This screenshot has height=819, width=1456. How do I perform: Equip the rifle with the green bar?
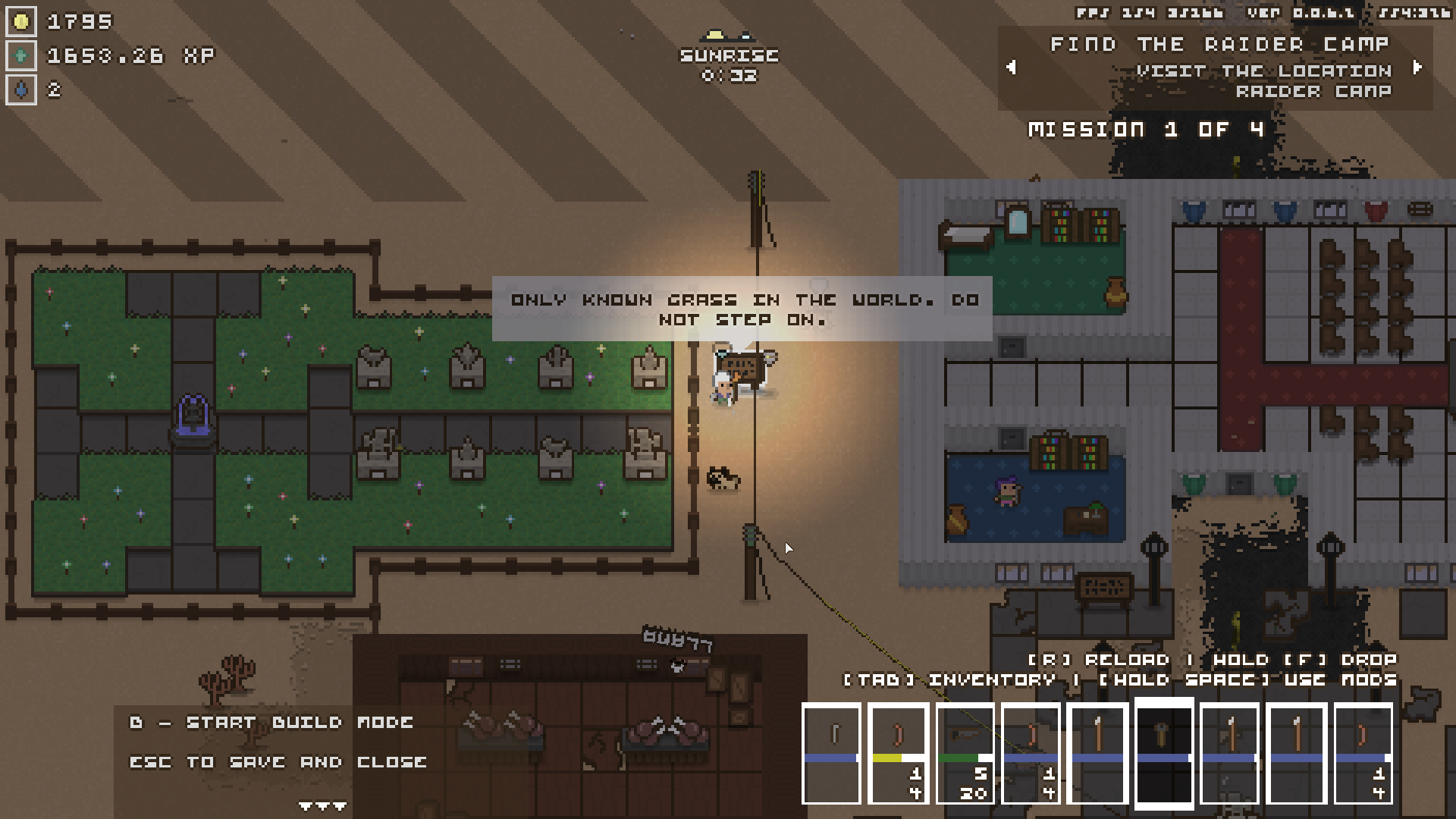tap(965, 752)
